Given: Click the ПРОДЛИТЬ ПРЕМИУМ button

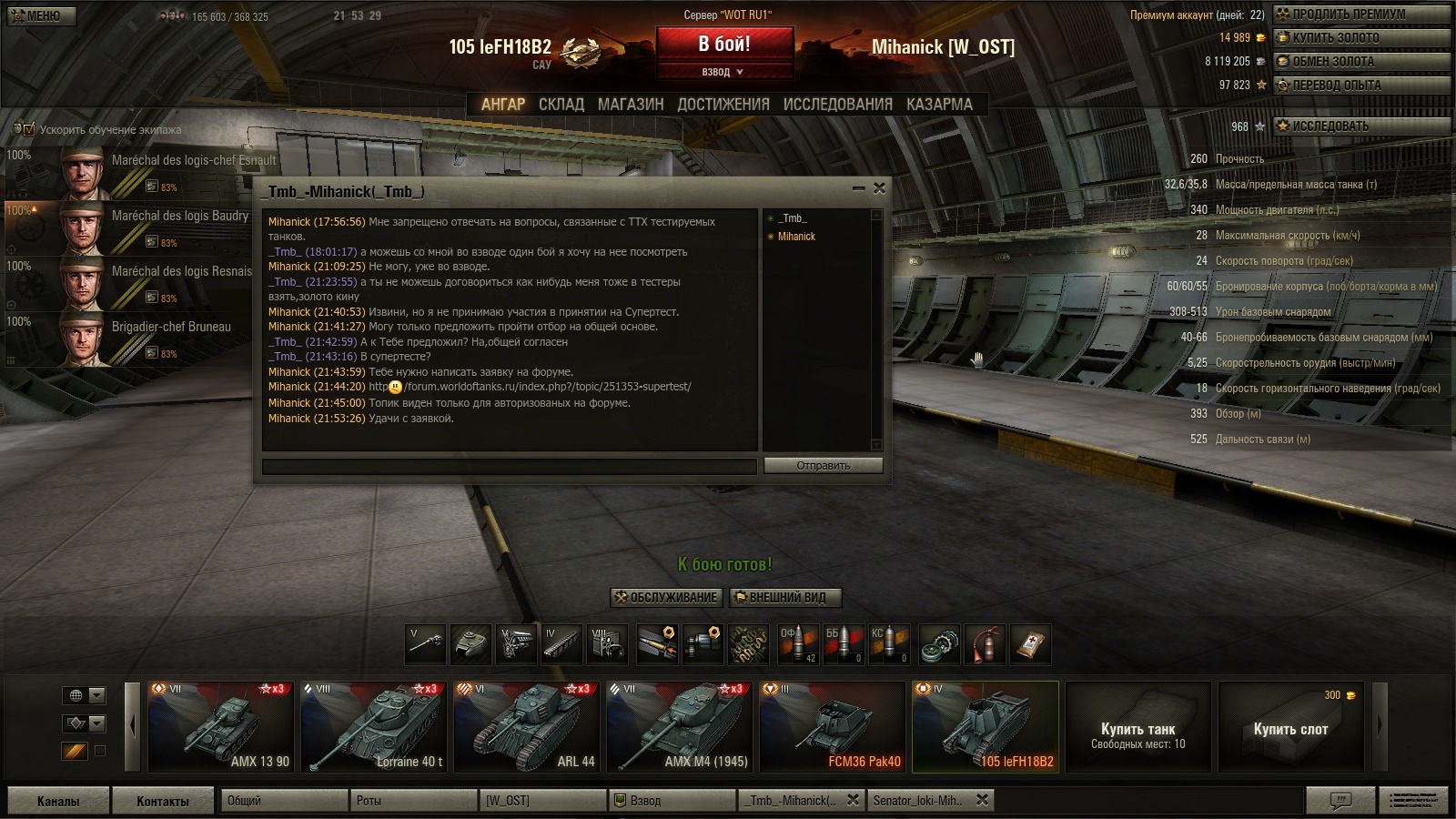Looking at the screenshot, I should click(x=1360, y=15).
